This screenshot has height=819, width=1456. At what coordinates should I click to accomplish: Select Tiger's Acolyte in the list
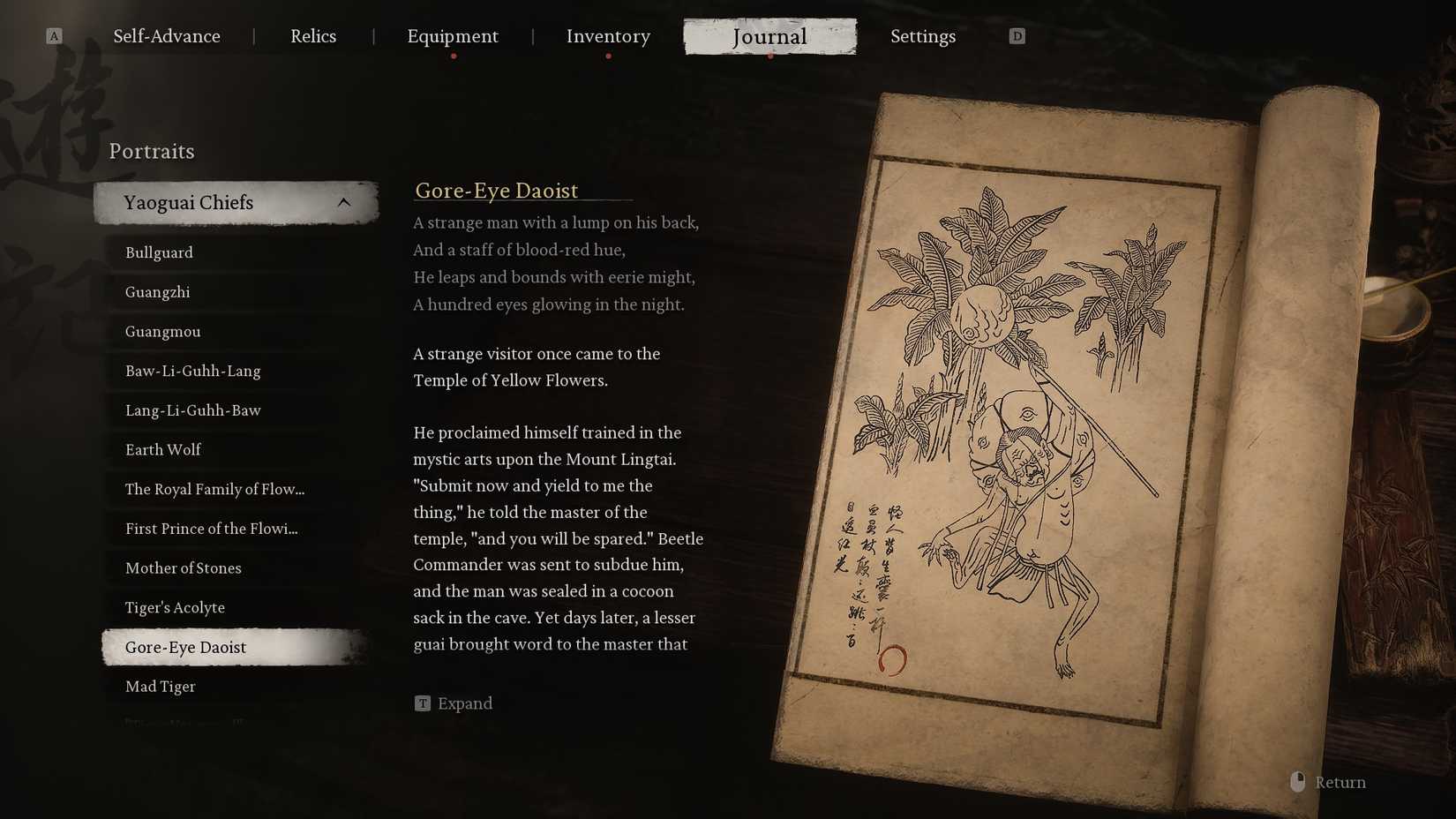click(176, 607)
